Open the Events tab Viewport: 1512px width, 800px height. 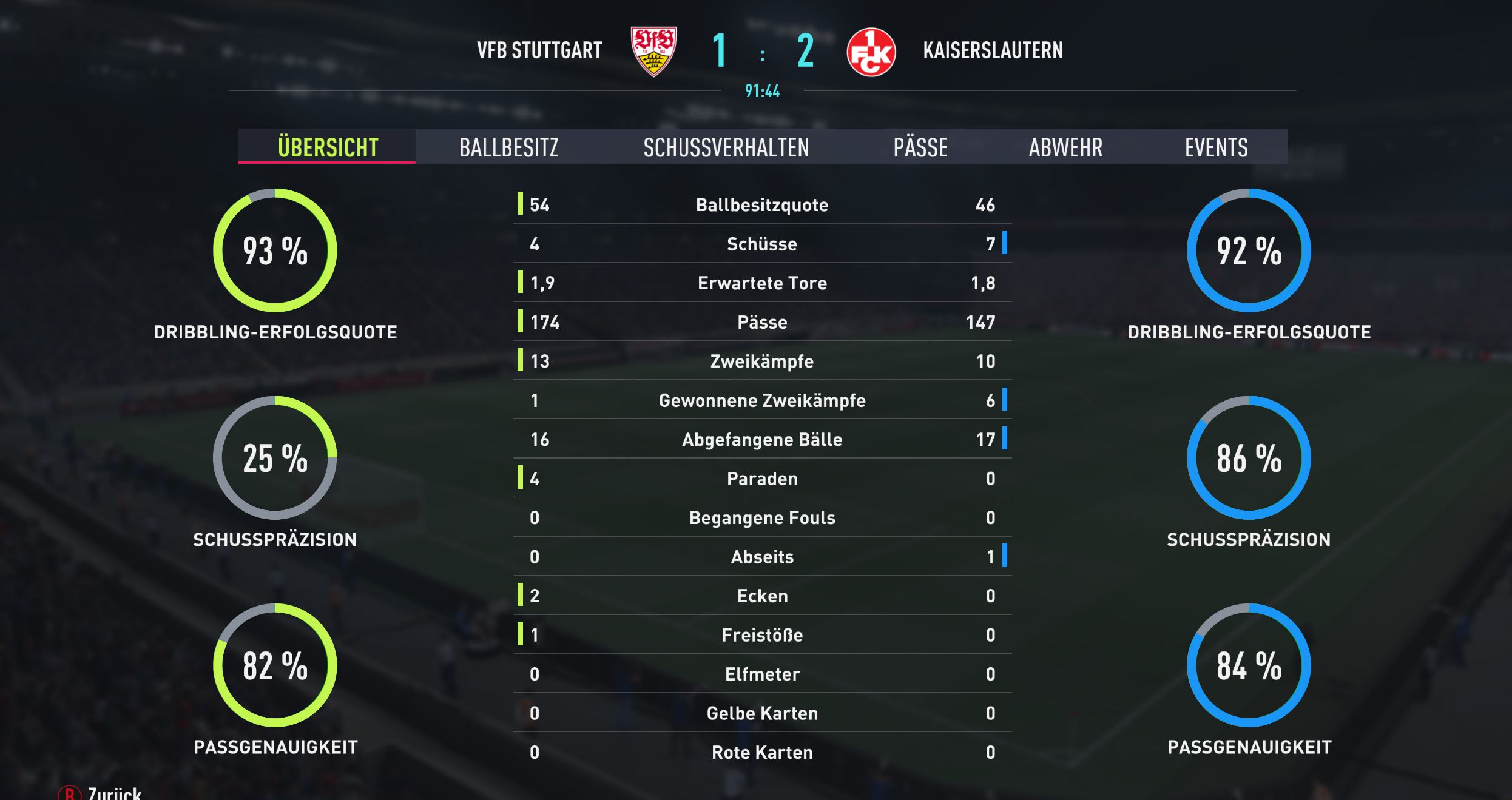pos(1216,147)
